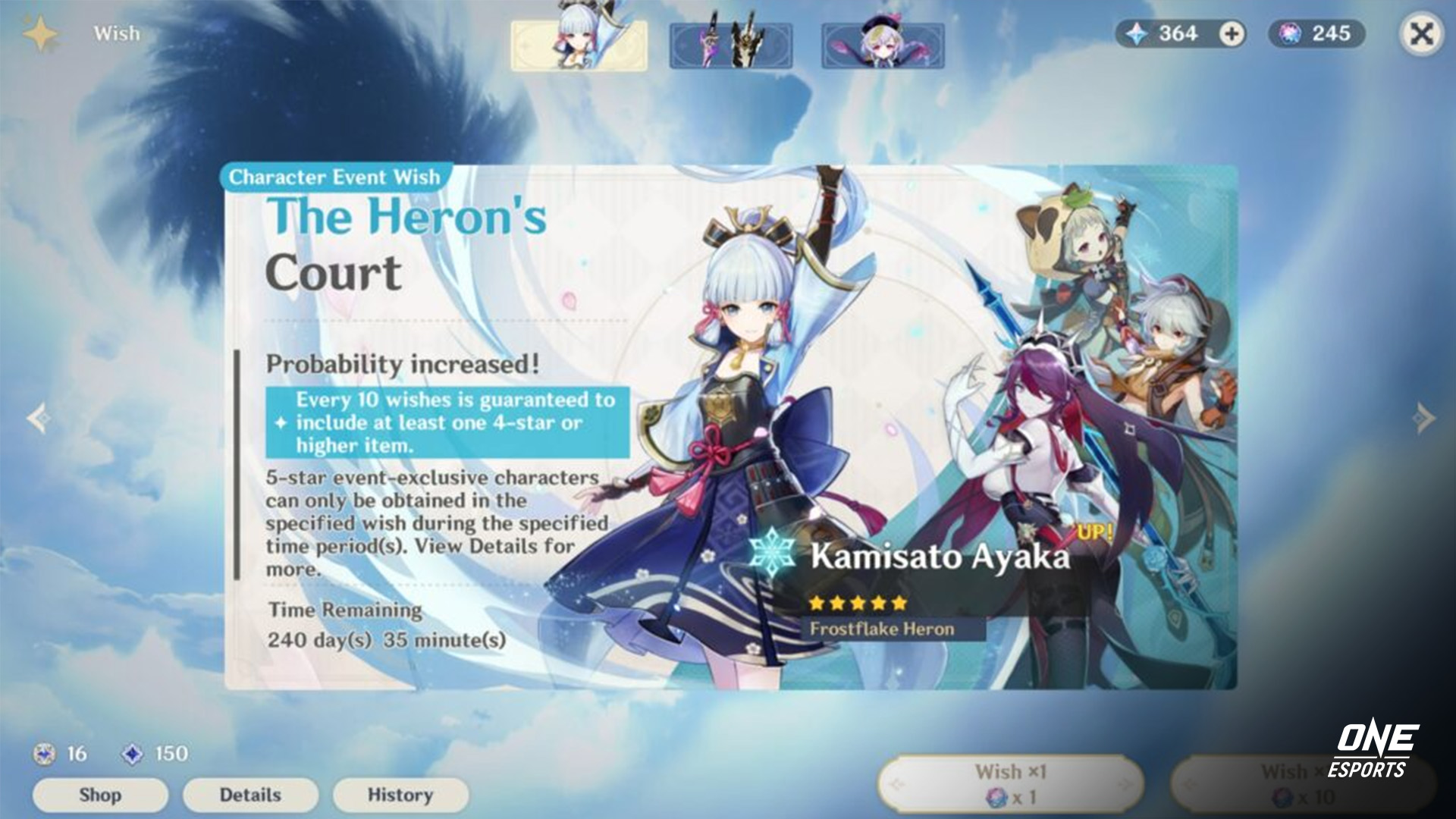This screenshot has width=1456, height=819.
Task: Click the Masterless Stardust icon showing 150
Action: [133, 753]
